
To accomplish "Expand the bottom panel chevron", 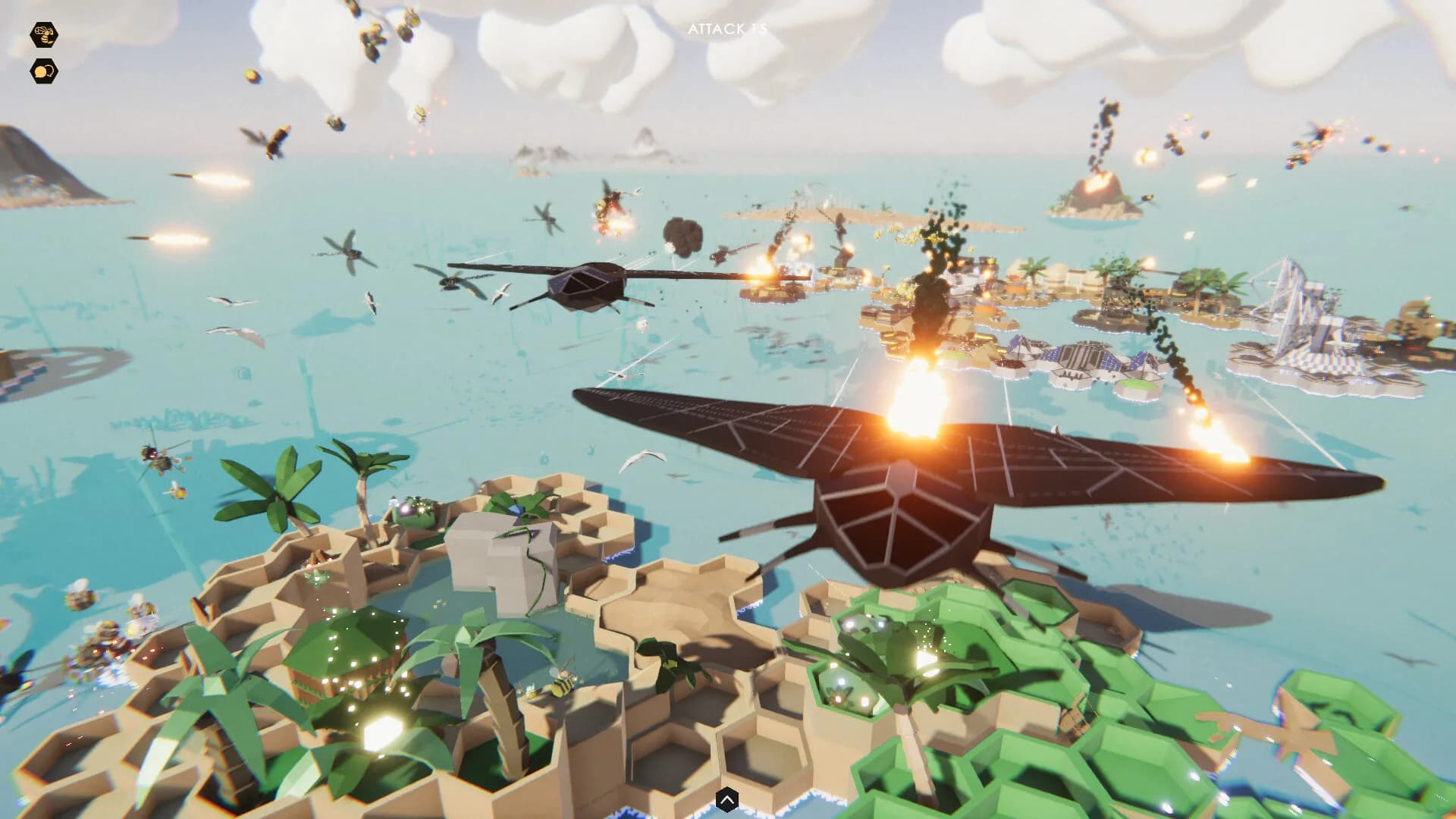I will [728, 797].
